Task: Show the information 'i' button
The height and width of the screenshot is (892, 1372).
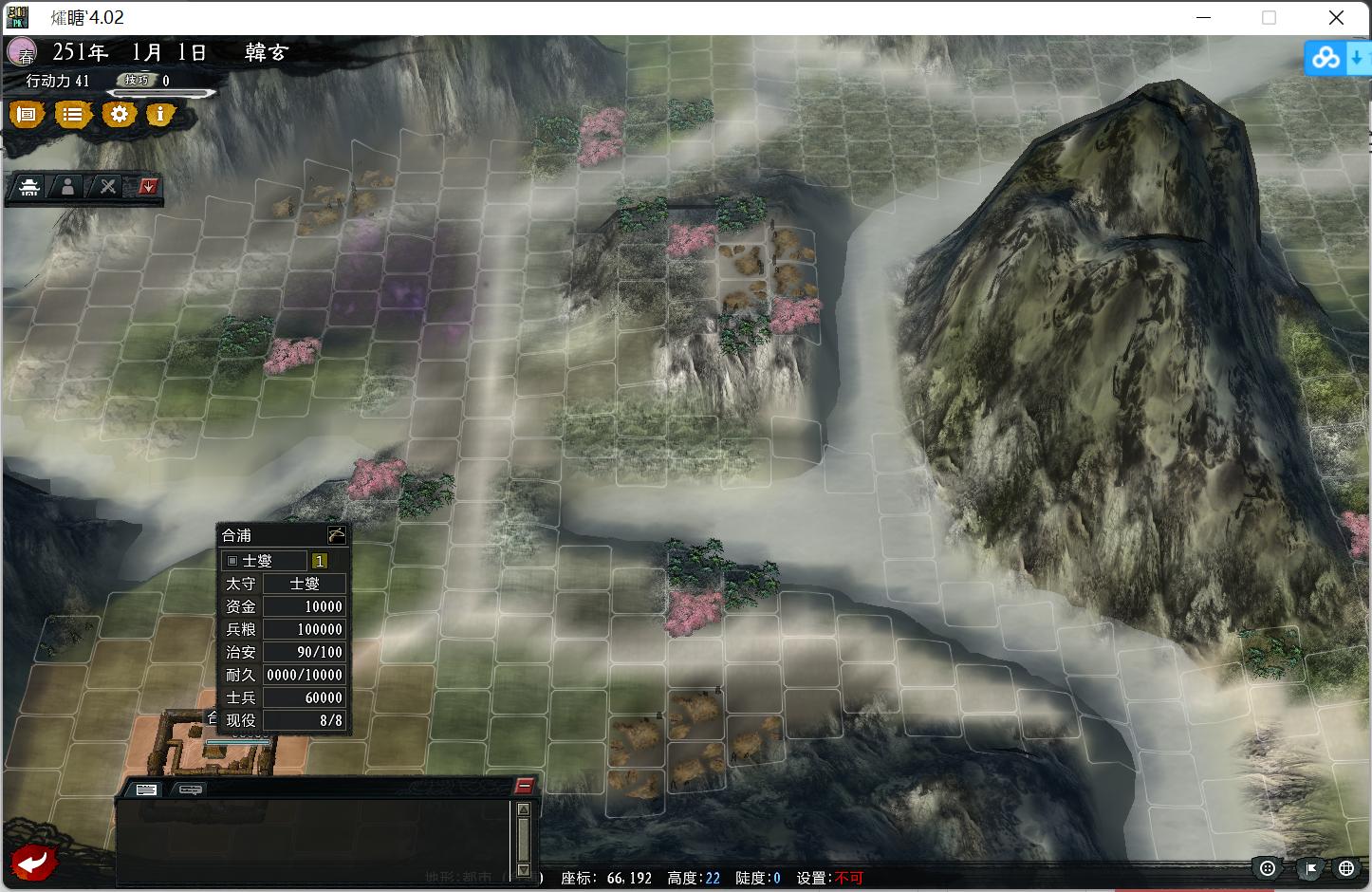Action: [160, 115]
